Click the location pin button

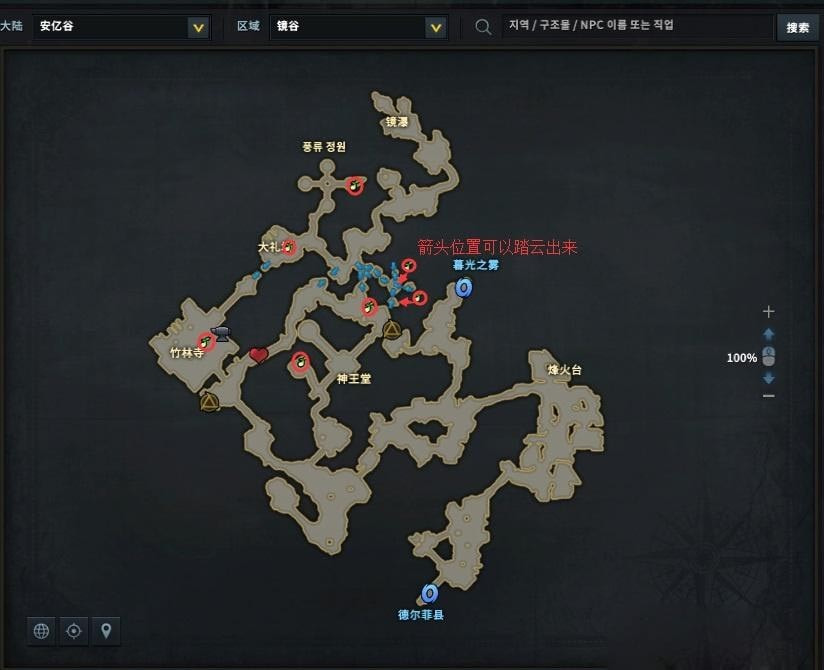[x=105, y=631]
